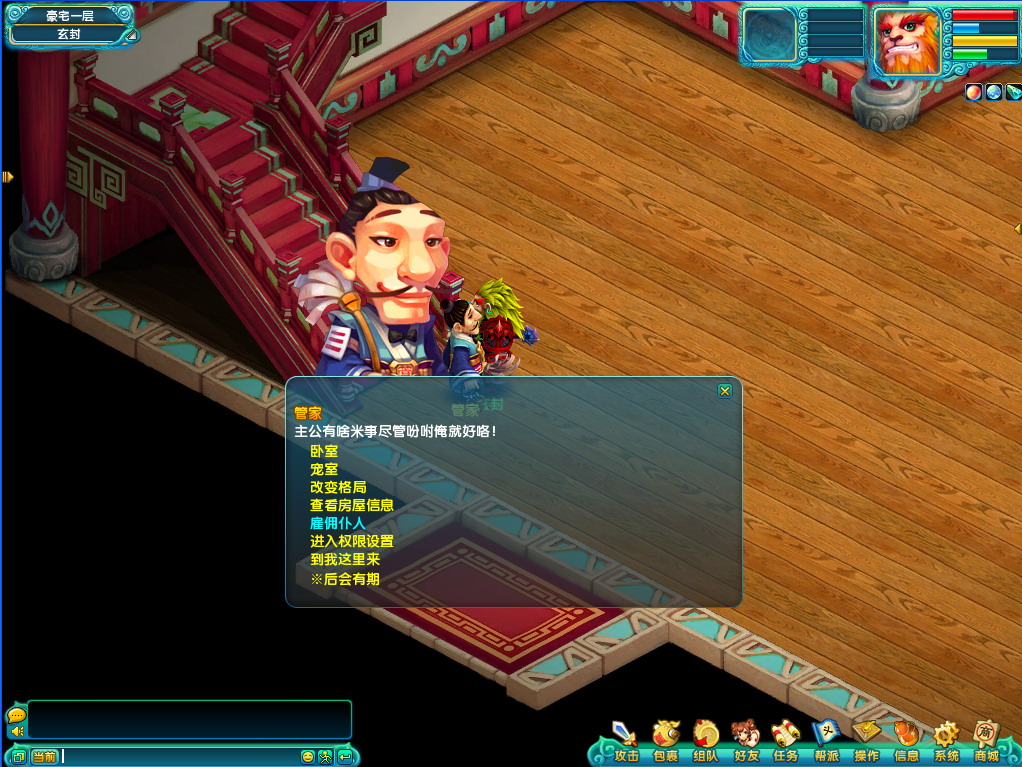Screen dimensions: 1022x767
Task: Select the 雇佣仆人 (hire servant) option
Action: [x=338, y=523]
